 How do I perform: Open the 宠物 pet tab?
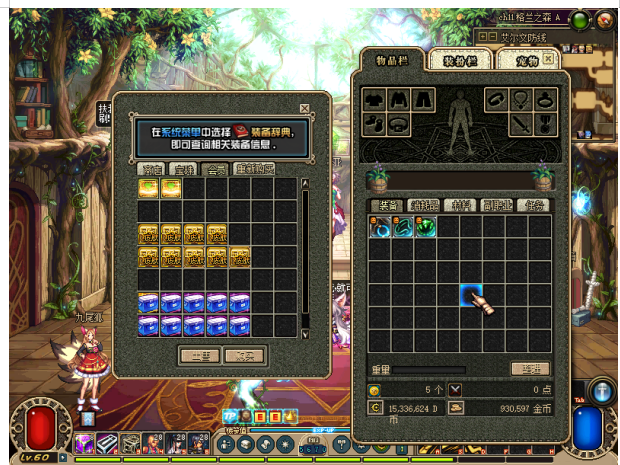(527, 60)
